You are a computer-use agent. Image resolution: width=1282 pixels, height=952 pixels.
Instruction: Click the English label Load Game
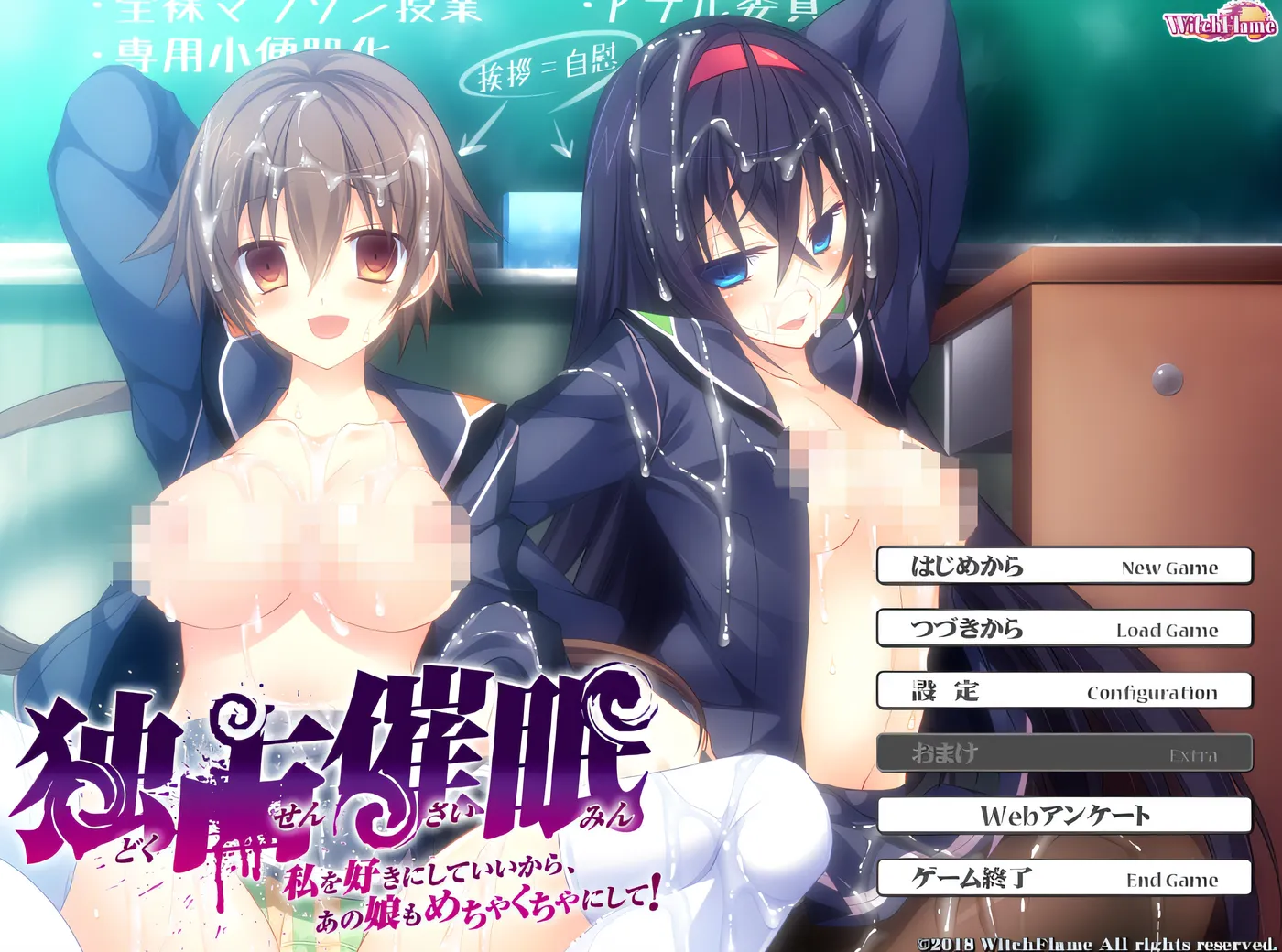(x=1165, y=631)
